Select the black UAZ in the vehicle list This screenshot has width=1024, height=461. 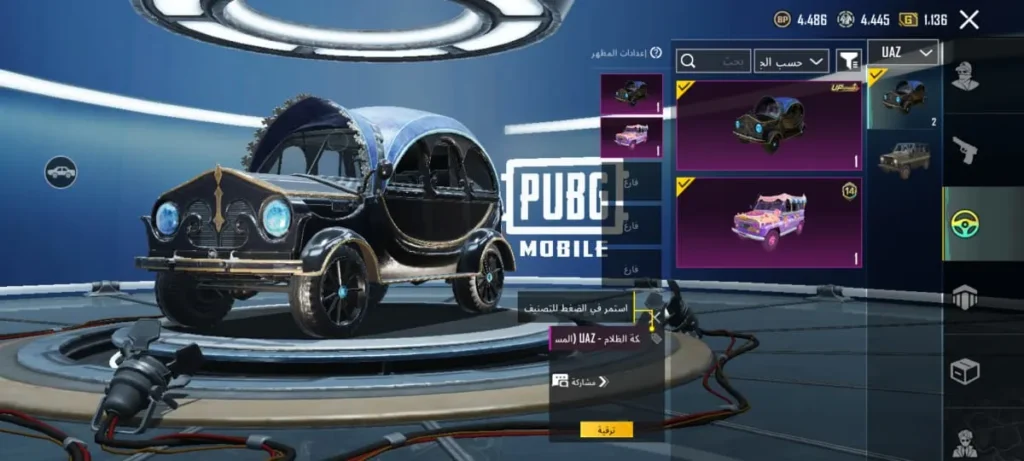(x=903, y=99)
